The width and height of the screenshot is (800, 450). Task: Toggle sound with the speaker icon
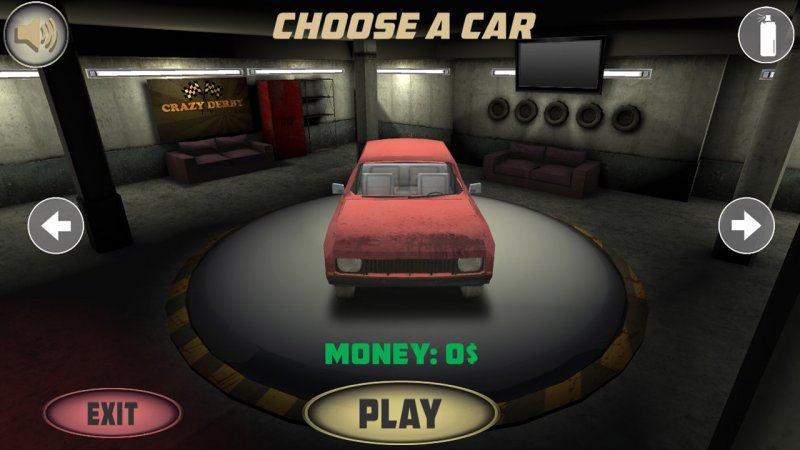pos(34,36)
